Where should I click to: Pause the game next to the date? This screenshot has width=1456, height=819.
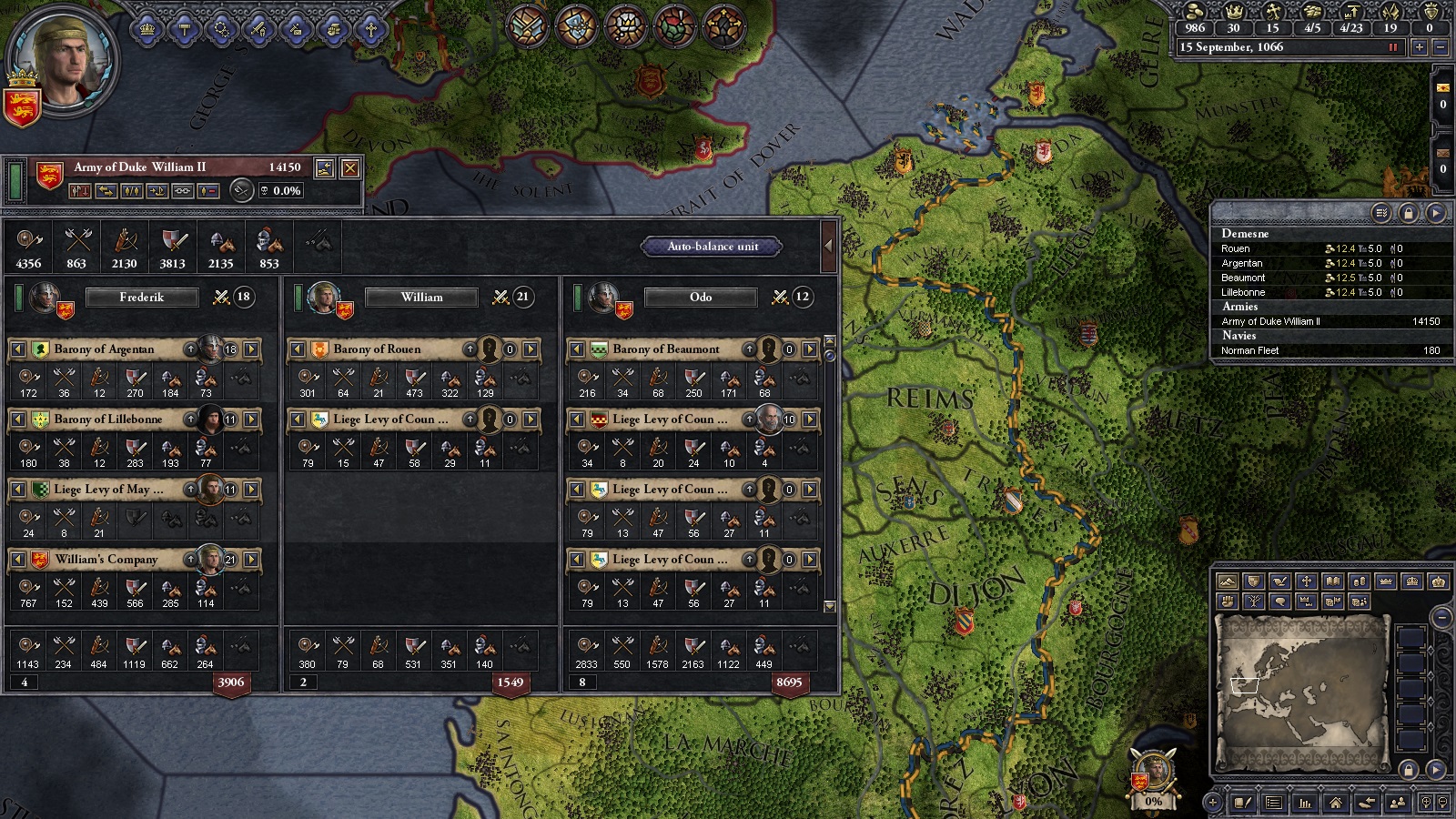pyautogui.click(x=1392, y=47)
